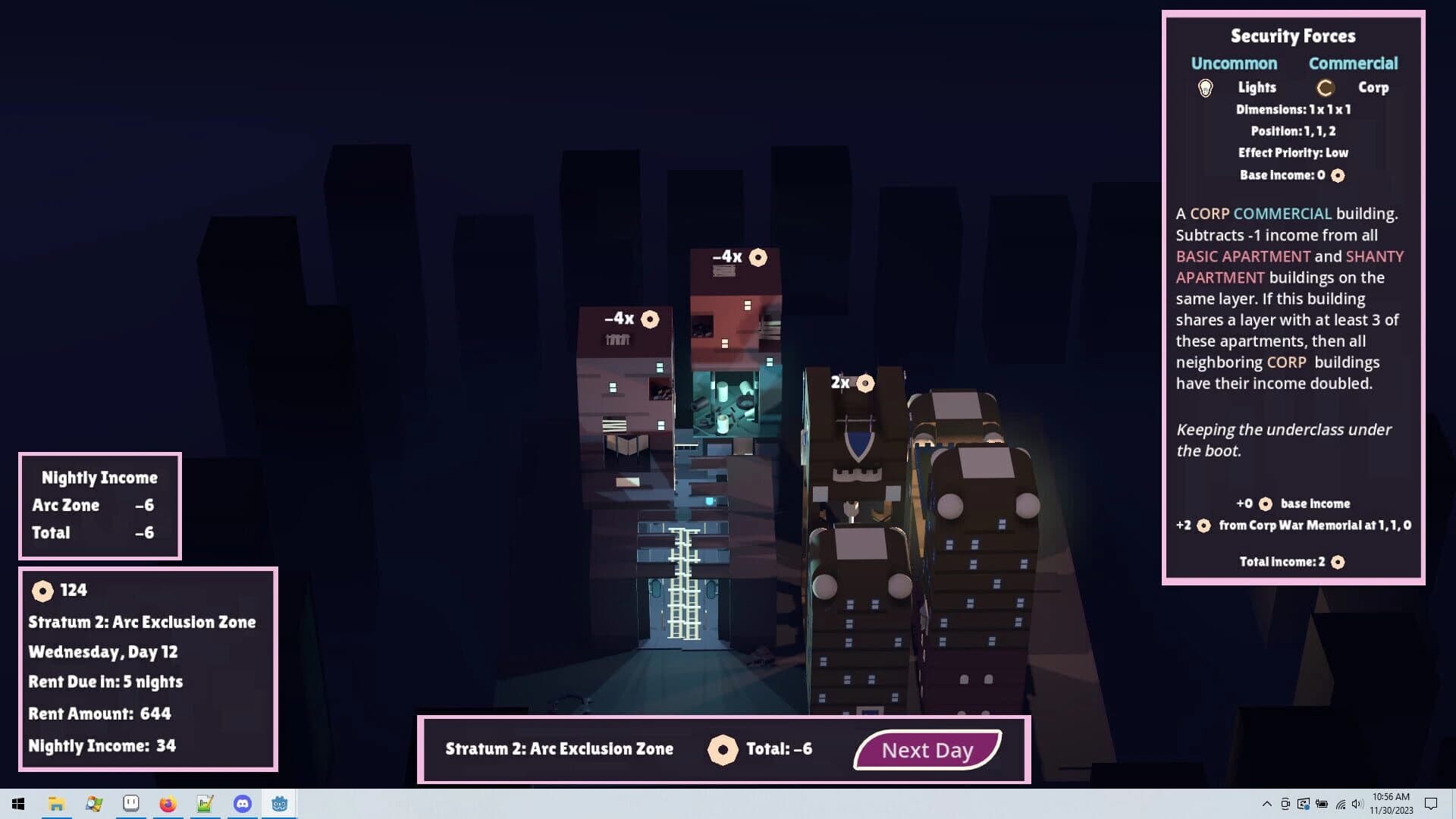Open File Explorer from the taskbar
The width and height of the screenshot is (1456, 819).
pos(56,805)
